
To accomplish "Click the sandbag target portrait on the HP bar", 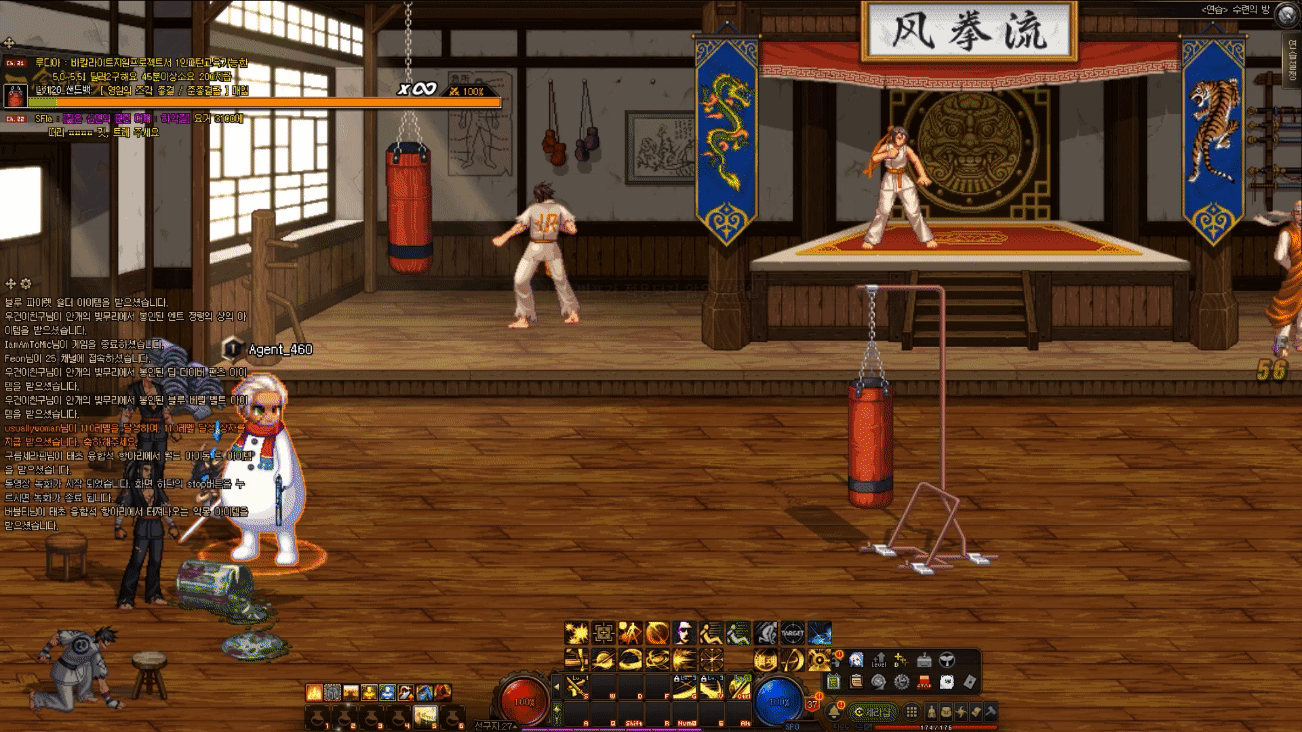I will tap(15, 96).
